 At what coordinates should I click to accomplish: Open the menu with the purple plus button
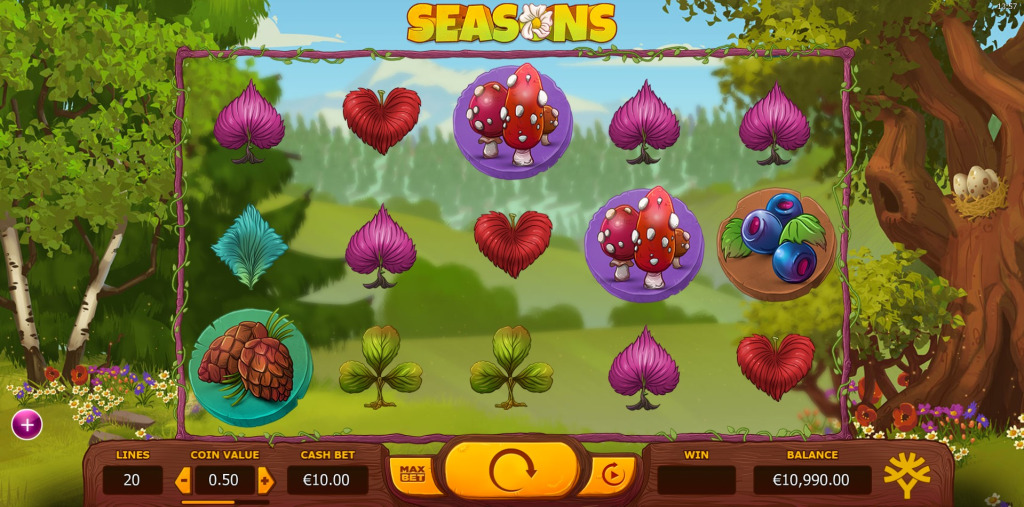27,424
